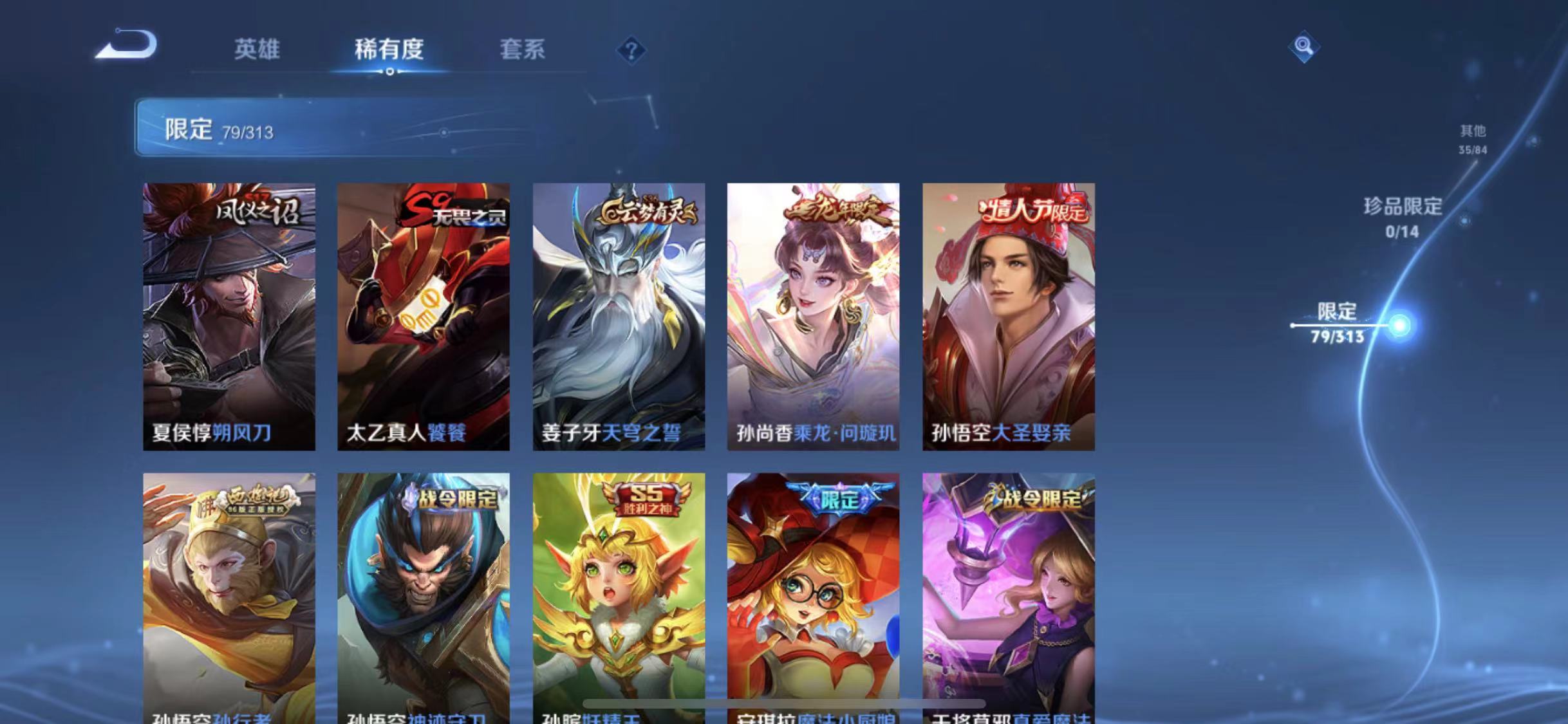The image size is (1568, 724).
Task: Open the 姜子牙天穹之誓 skin details
Action: (619, 315)
